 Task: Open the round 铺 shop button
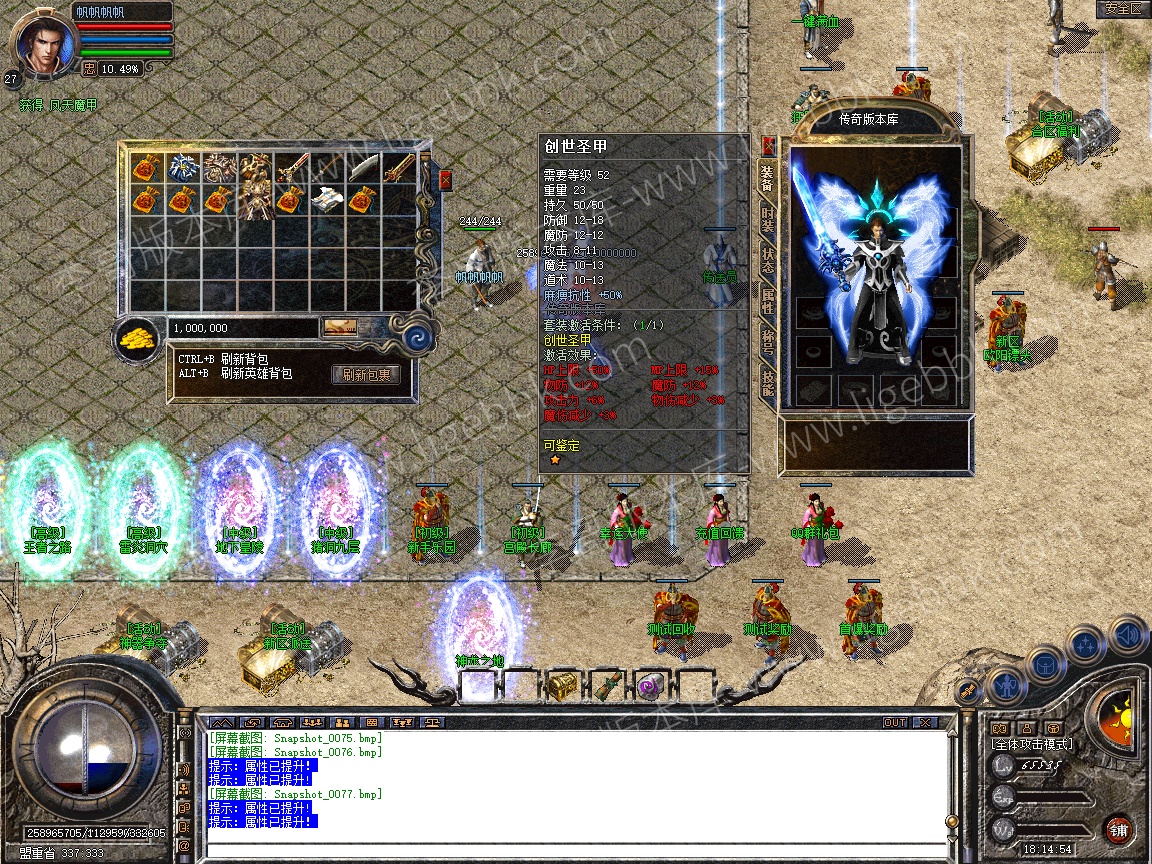click(1118, 829)
